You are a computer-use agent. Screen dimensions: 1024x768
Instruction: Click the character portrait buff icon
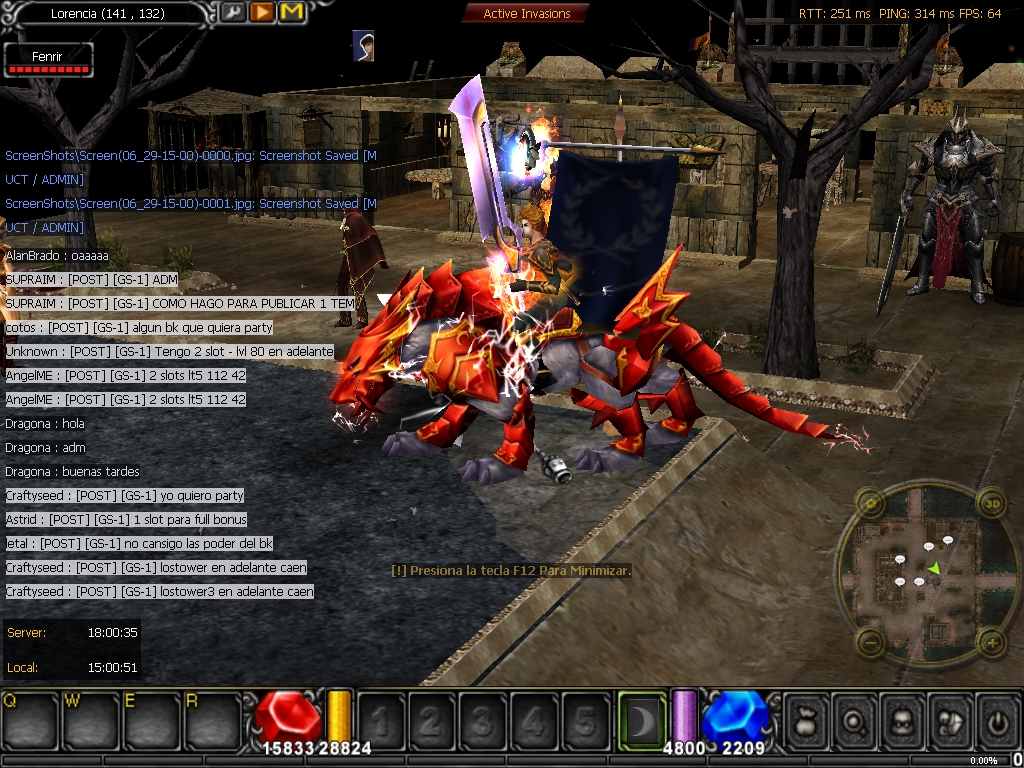(x=363, y=45)
